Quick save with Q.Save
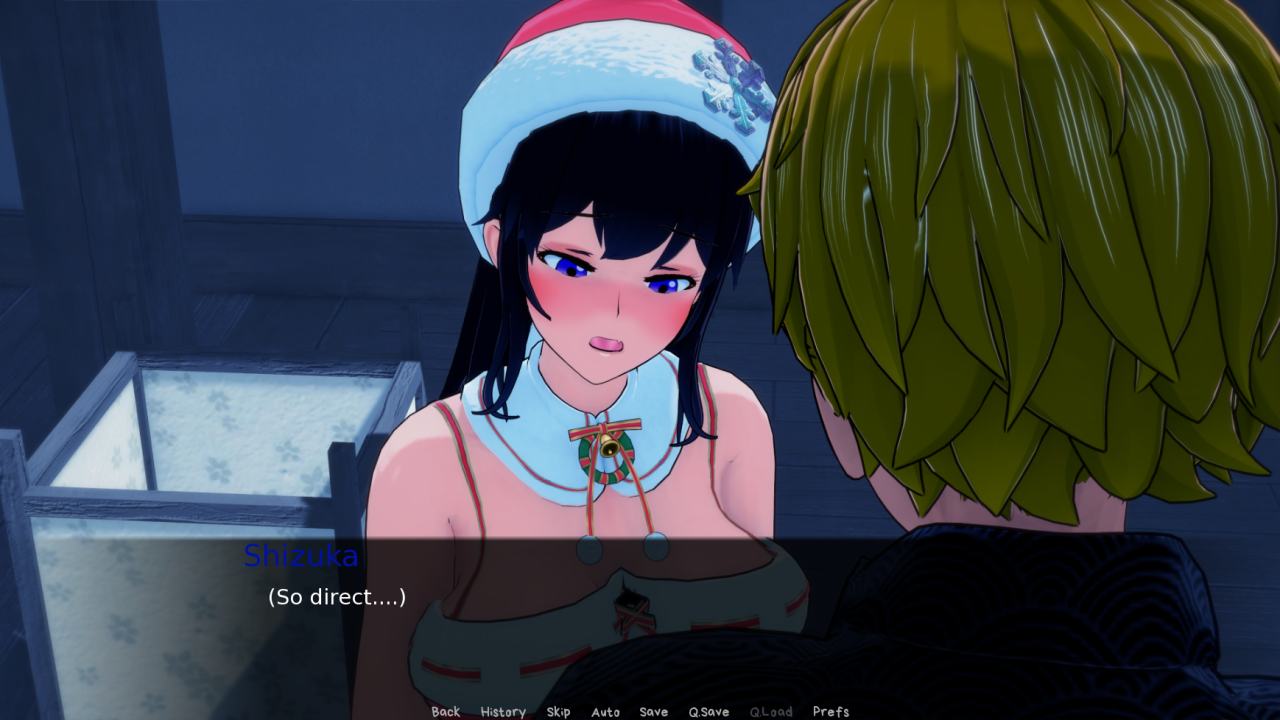 pyautogui.click(x=708, y=712)
